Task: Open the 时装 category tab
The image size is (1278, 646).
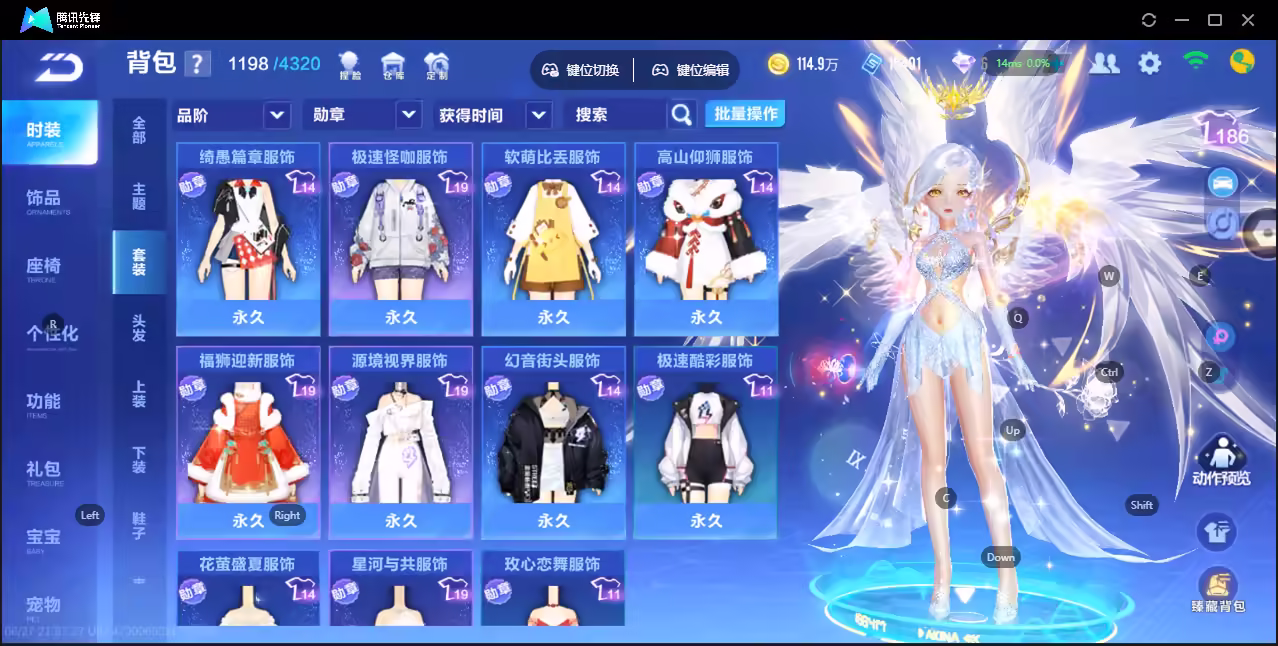Action: coord(46,131)
